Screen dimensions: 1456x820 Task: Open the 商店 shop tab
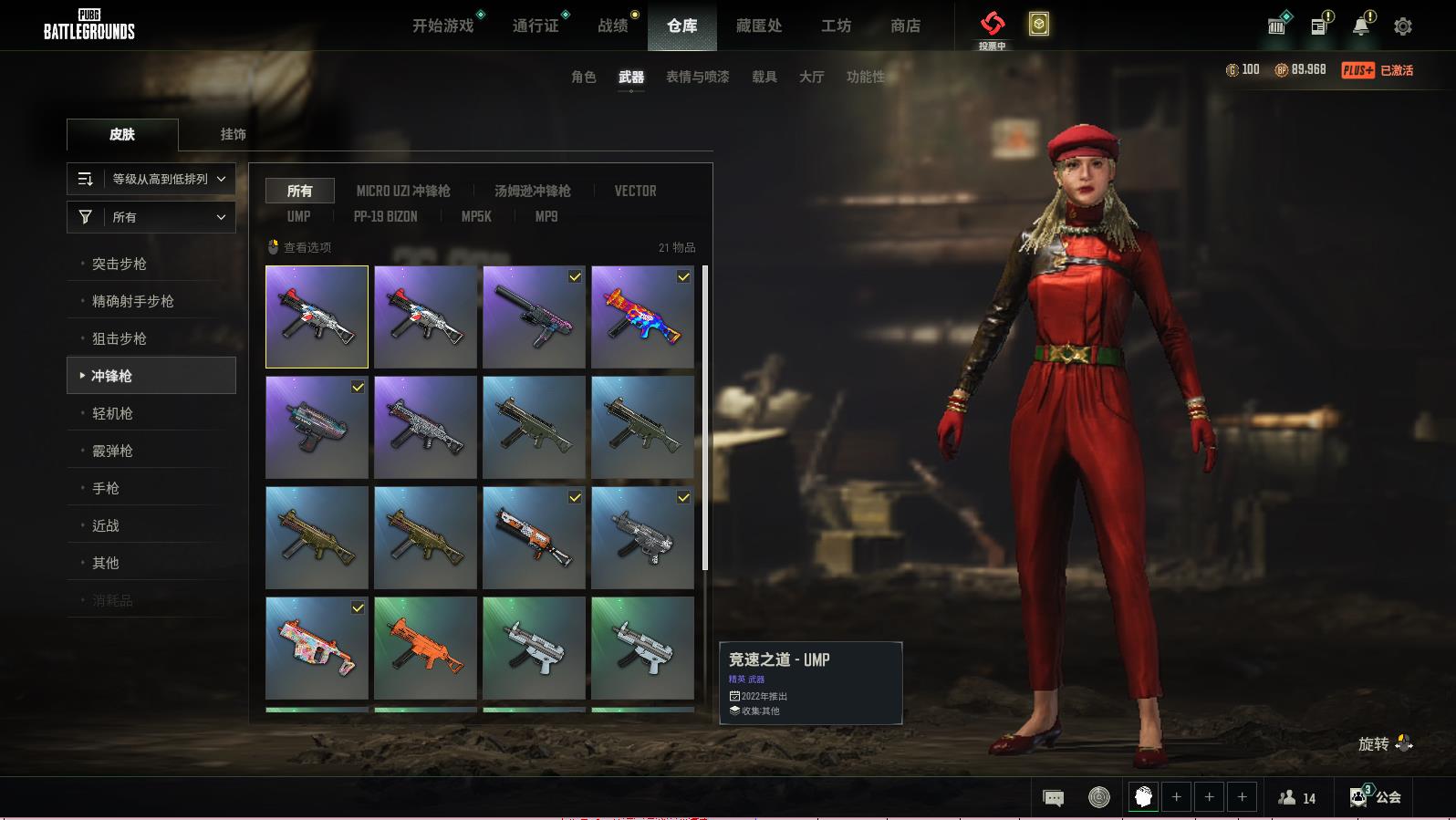[905, 26]
